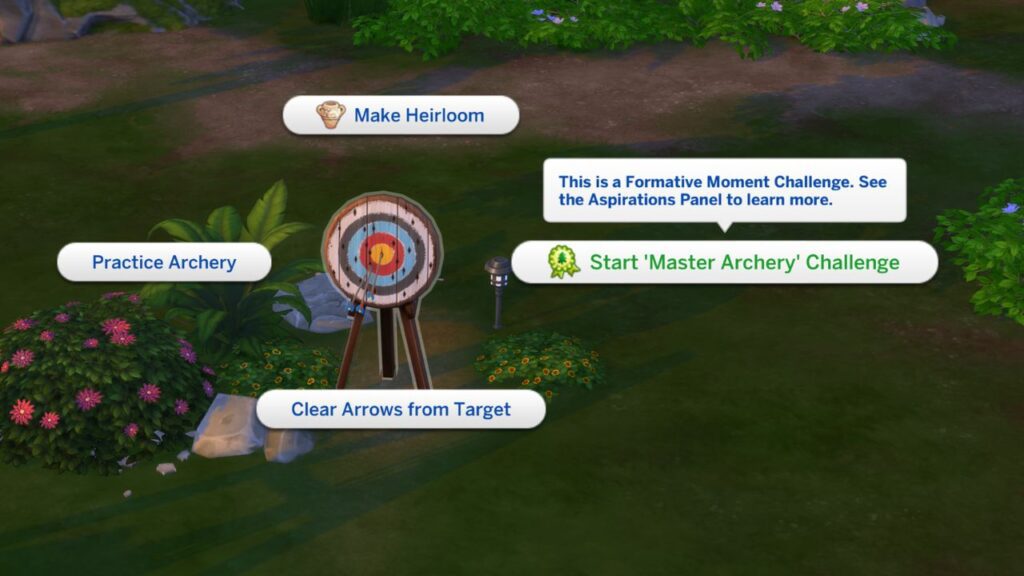Start the 'Master Archery' Challenge
1024x576 pixels.
click(x=725, y=262)
